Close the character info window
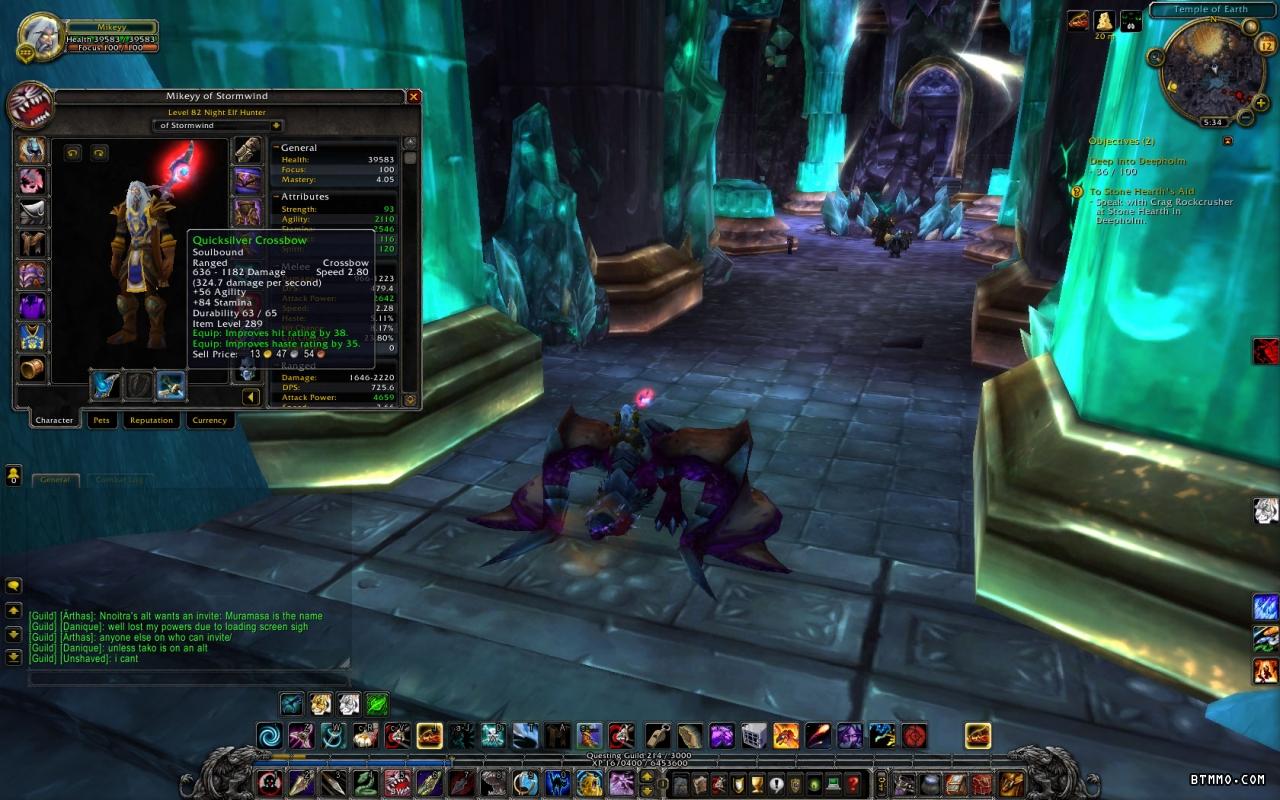Screen dimensions: 1280x800 pos(413,96)
